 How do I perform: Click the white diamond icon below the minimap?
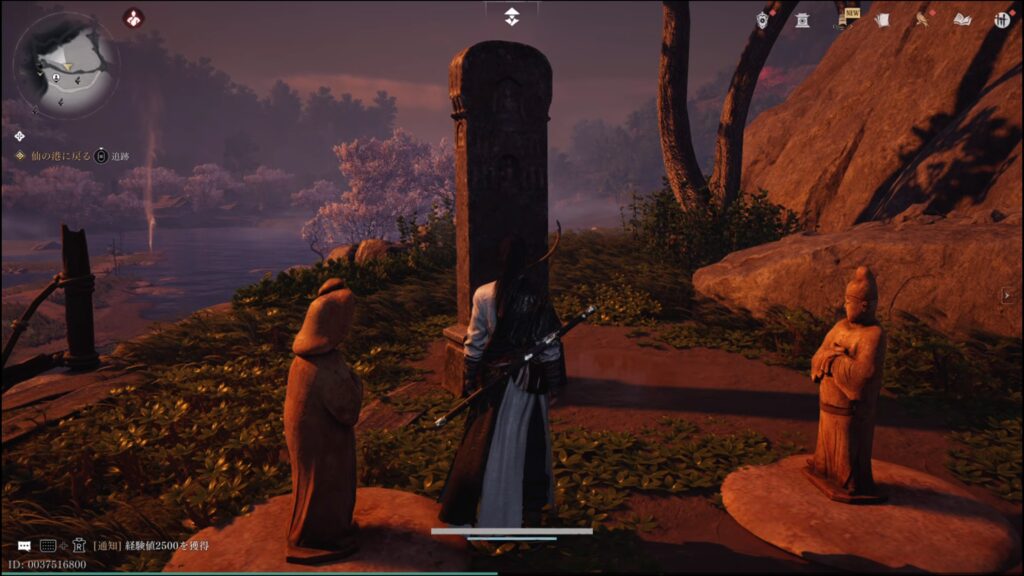click(19, 135)
